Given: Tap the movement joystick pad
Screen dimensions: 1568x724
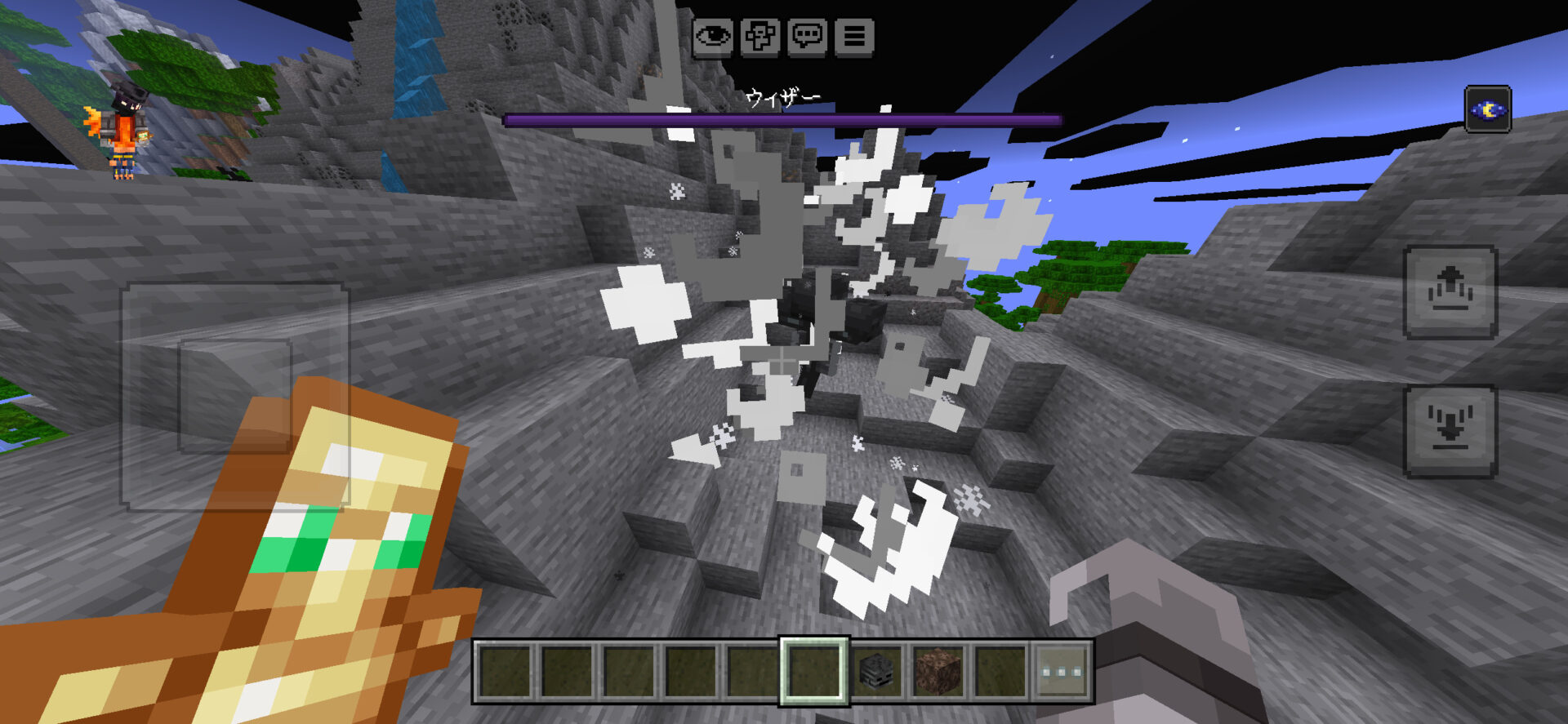Looking at the screenshot, I should click(x=235, y=396).
